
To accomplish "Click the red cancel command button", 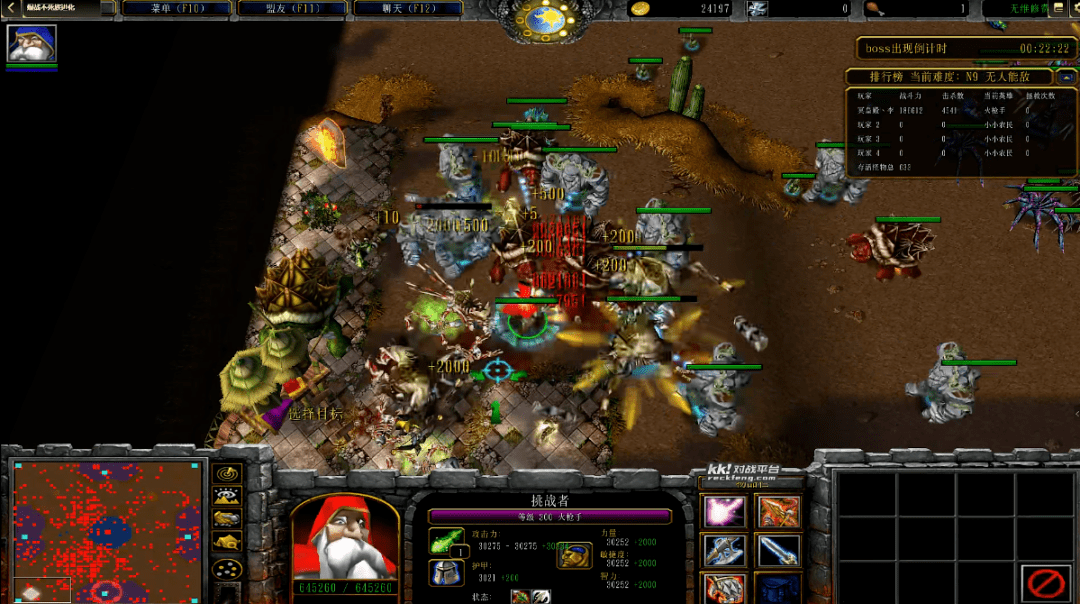I will [x=1046, y=583].
